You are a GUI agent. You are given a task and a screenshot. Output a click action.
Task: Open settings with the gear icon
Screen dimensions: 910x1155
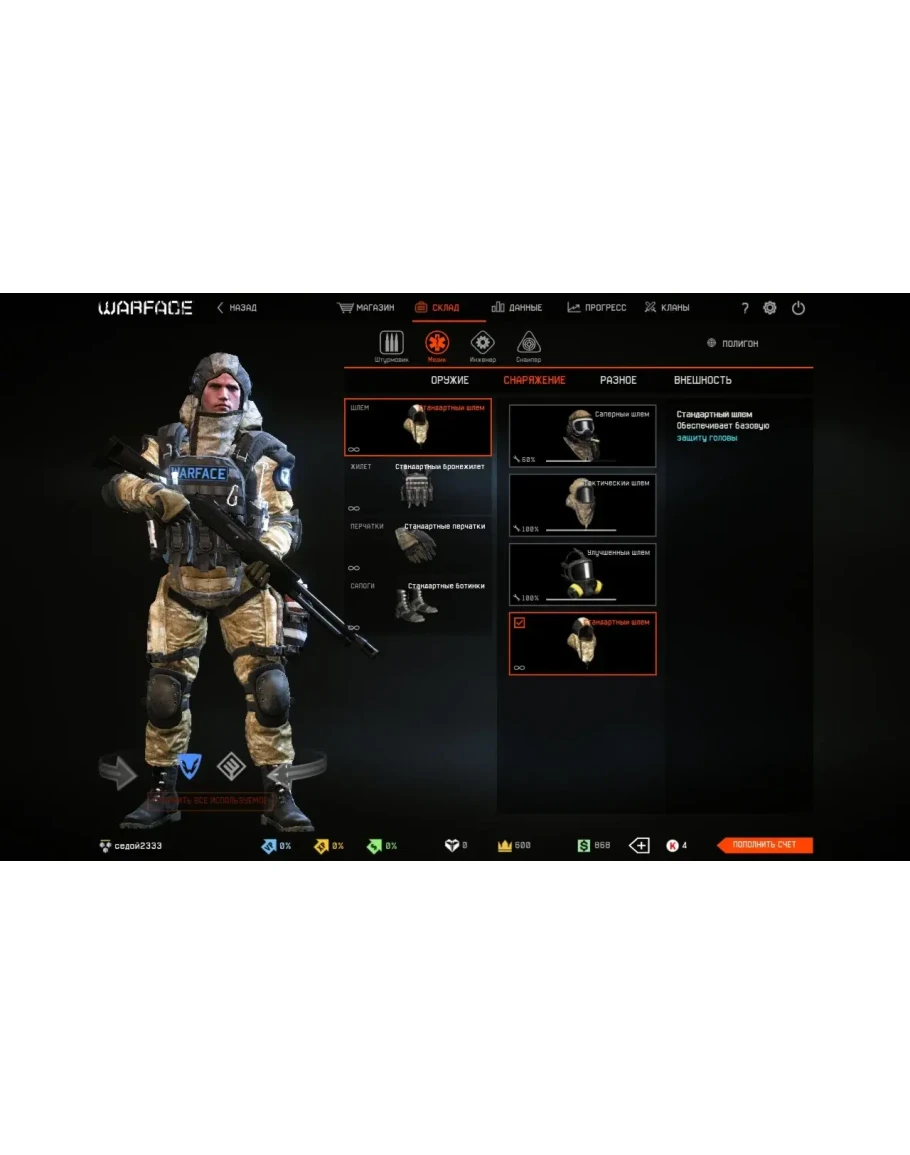(x=770, y=308)
